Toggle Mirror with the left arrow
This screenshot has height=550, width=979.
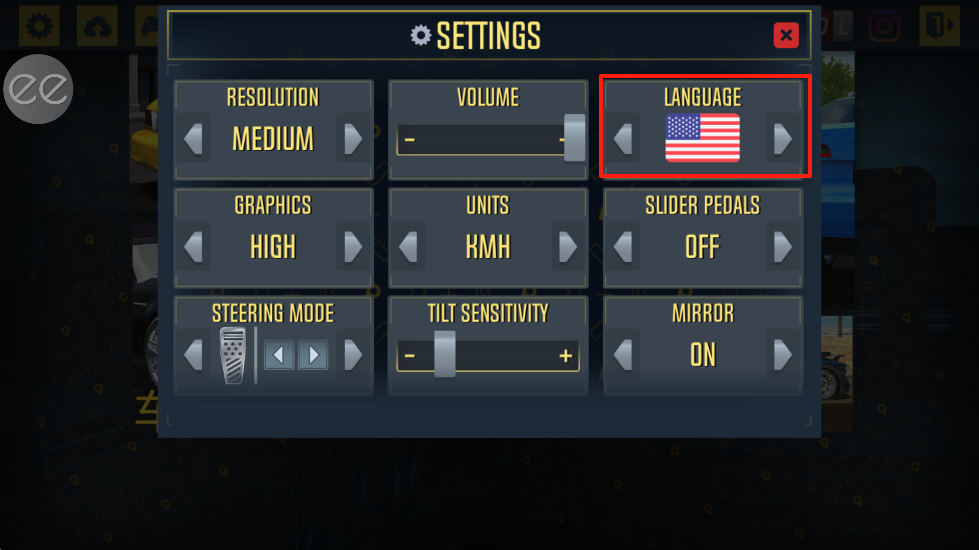[x=623, y=354]
